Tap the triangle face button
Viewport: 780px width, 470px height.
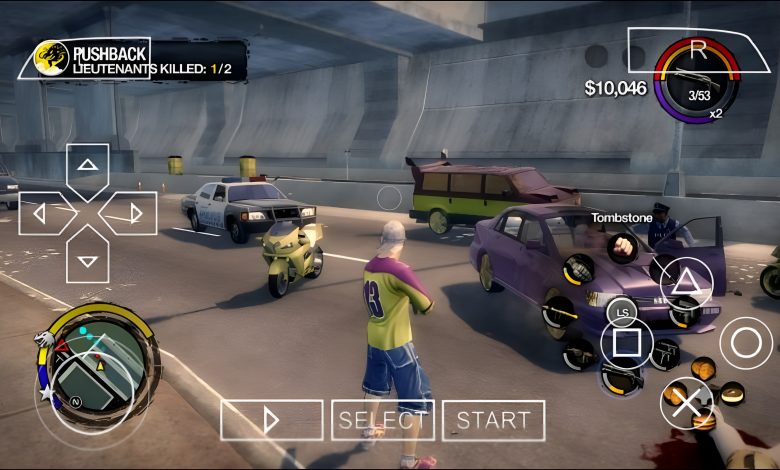tap(685, 281)
